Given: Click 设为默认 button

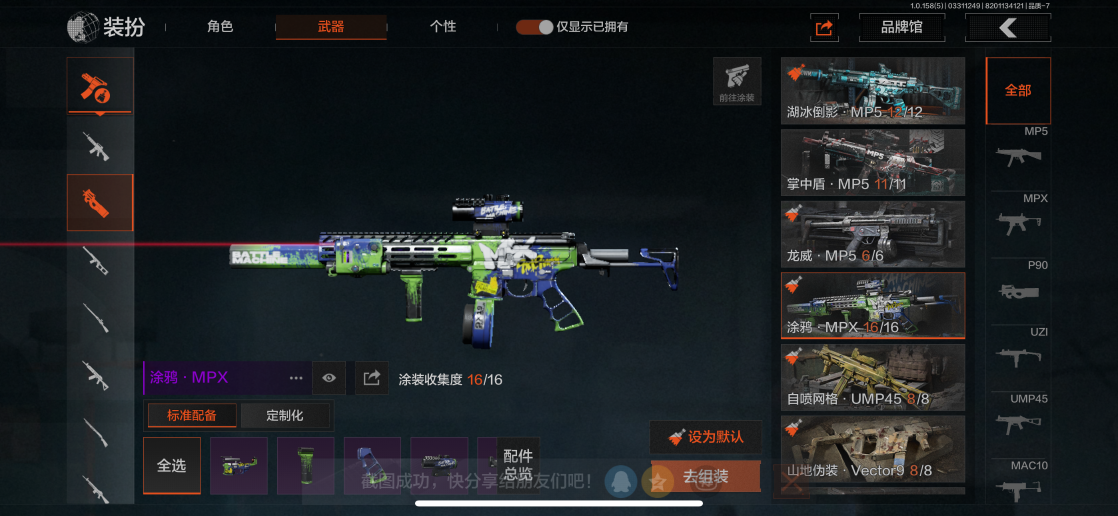Looking at the screenshot, I should [706, 437].
